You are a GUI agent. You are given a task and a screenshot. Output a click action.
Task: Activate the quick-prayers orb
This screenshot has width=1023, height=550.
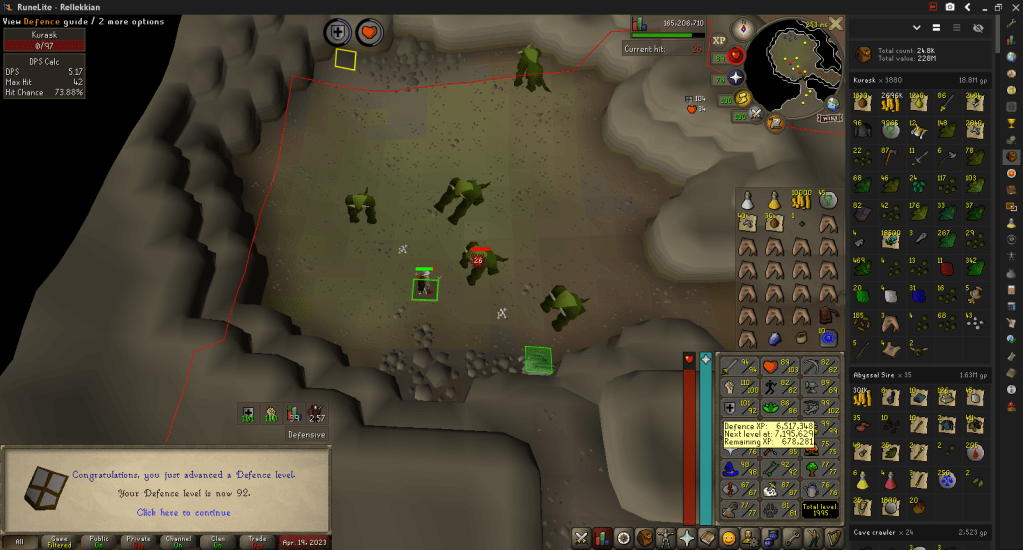[737, 77]
